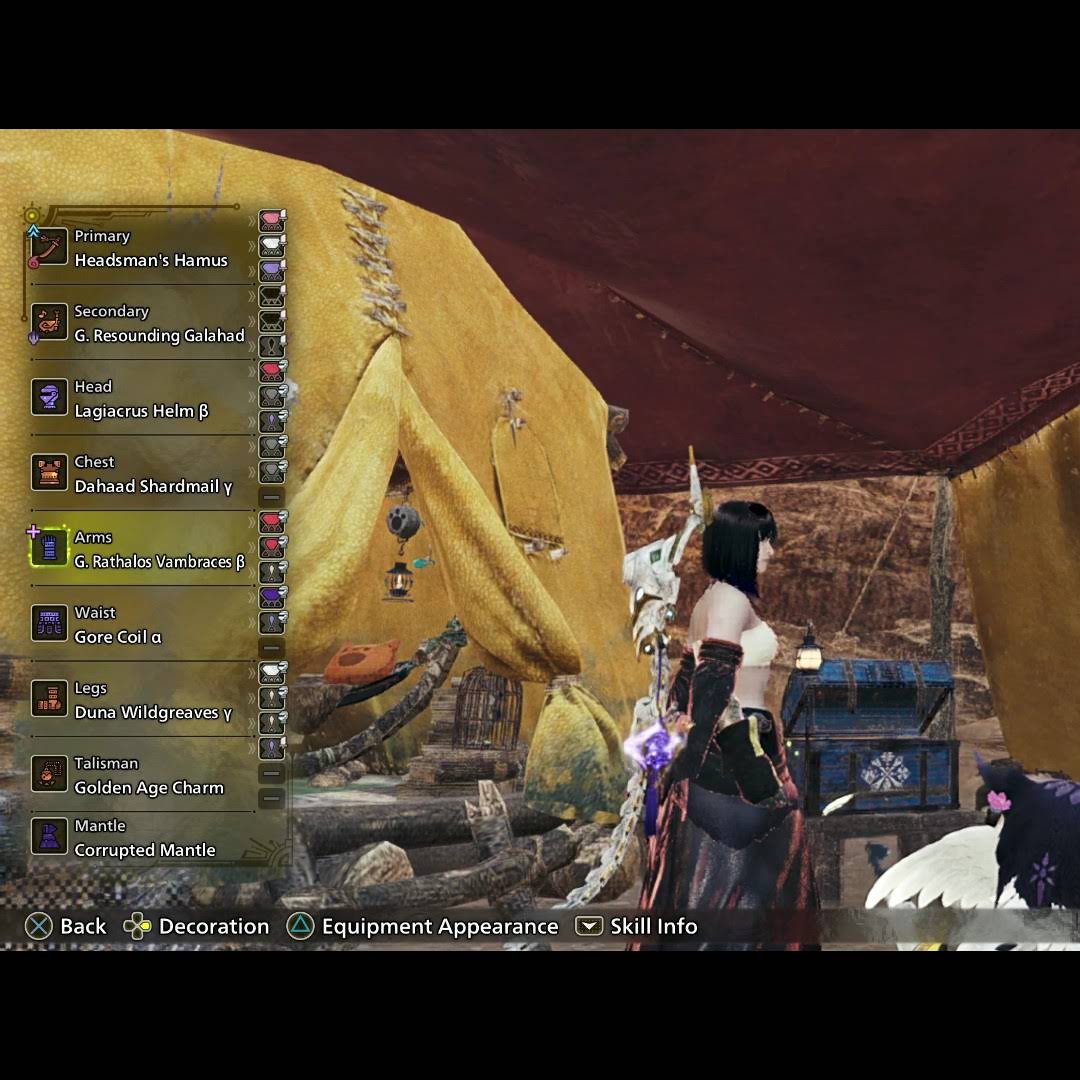Click the Corrupted Mantle icon
The image size is (1080, 1080).
pos(49,837)
